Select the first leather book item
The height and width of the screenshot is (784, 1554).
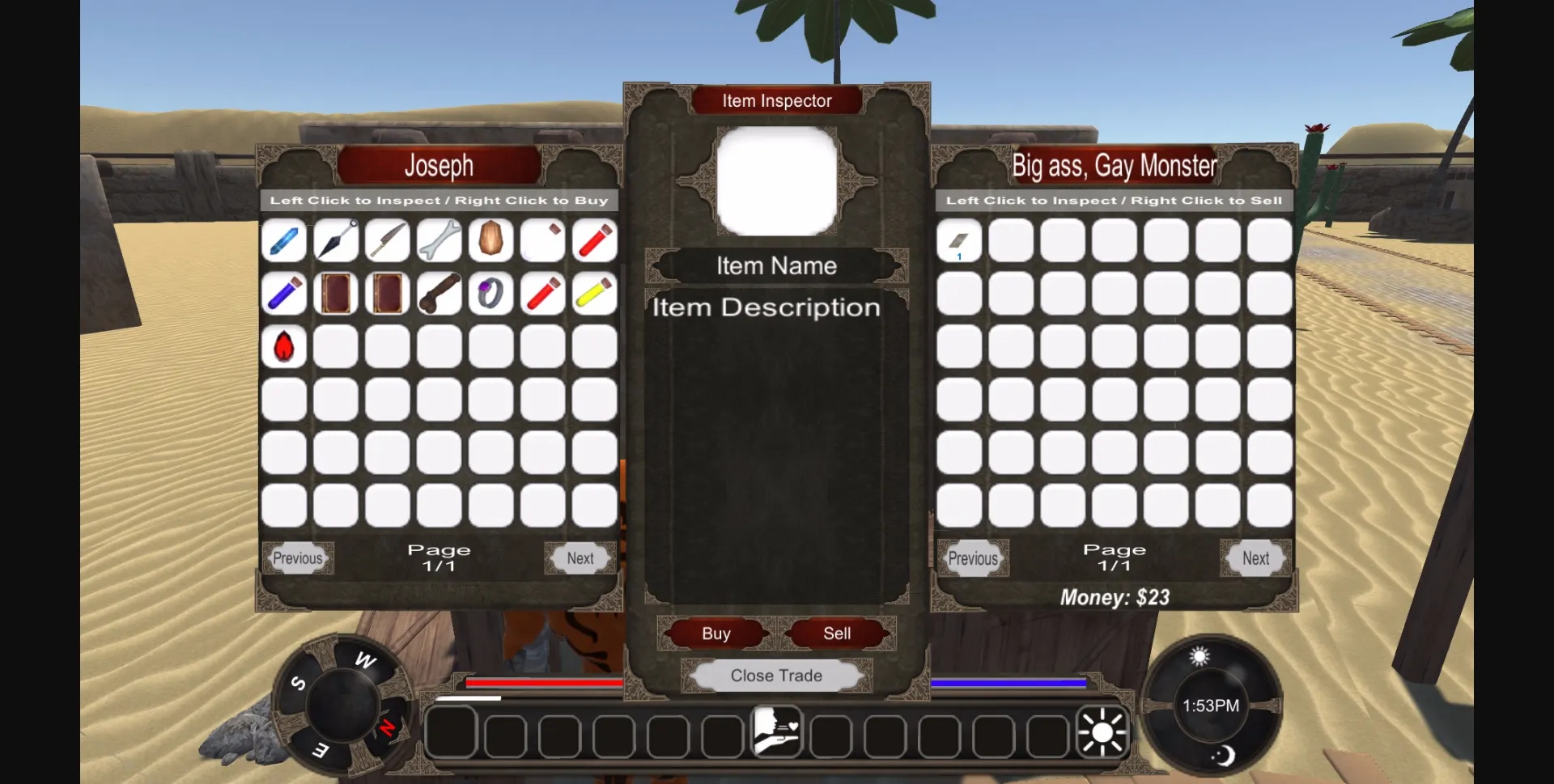[x=336, y=292]
